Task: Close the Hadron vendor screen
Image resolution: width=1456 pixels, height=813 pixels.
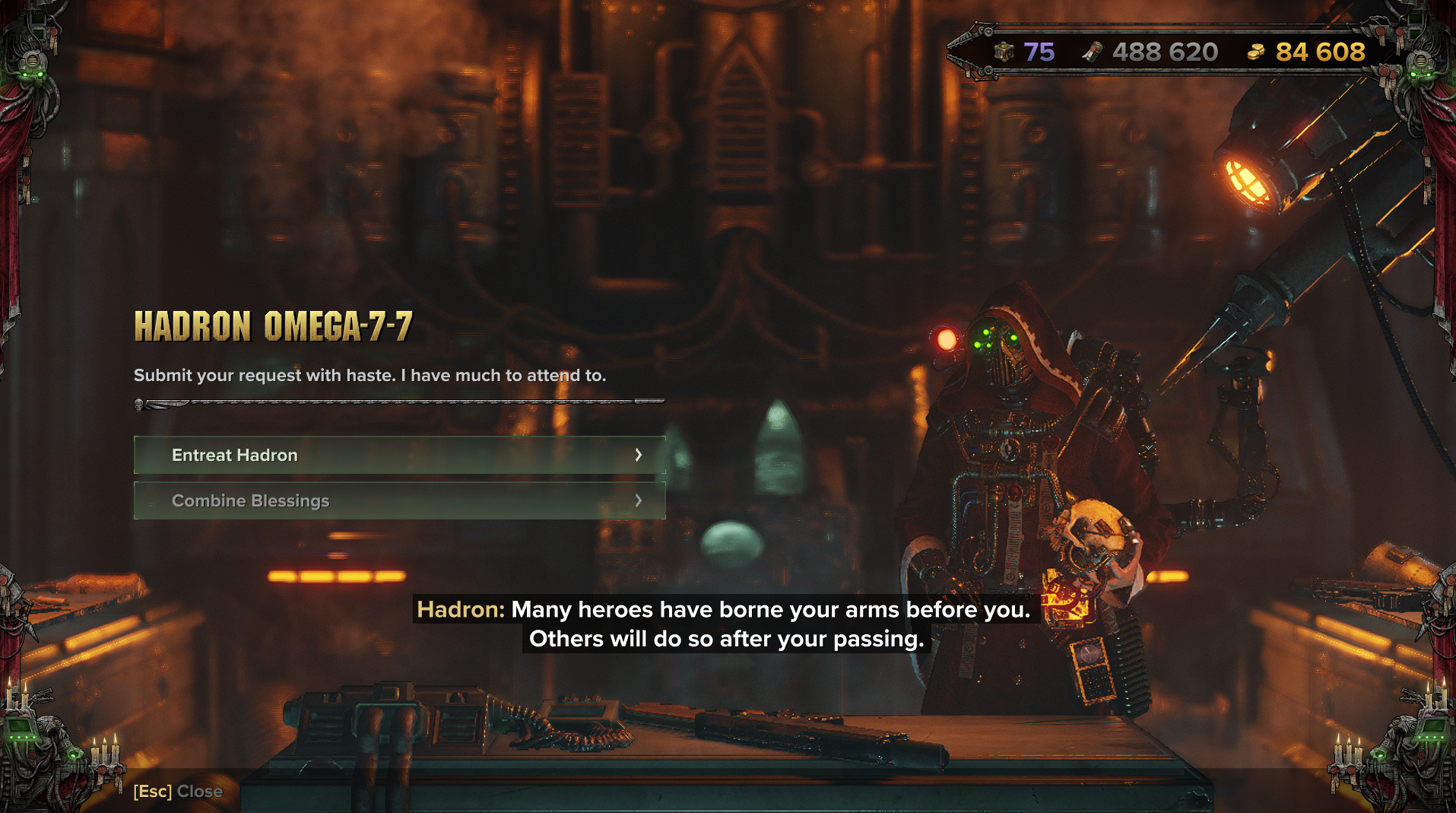Action: tap(179, 792)
